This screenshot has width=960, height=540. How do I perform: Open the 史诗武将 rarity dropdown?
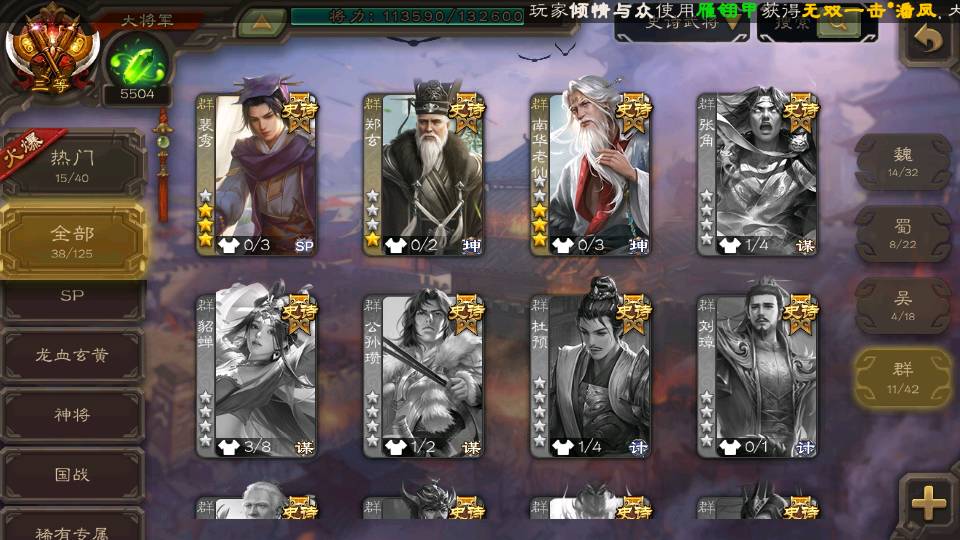[x=681, y=24]
